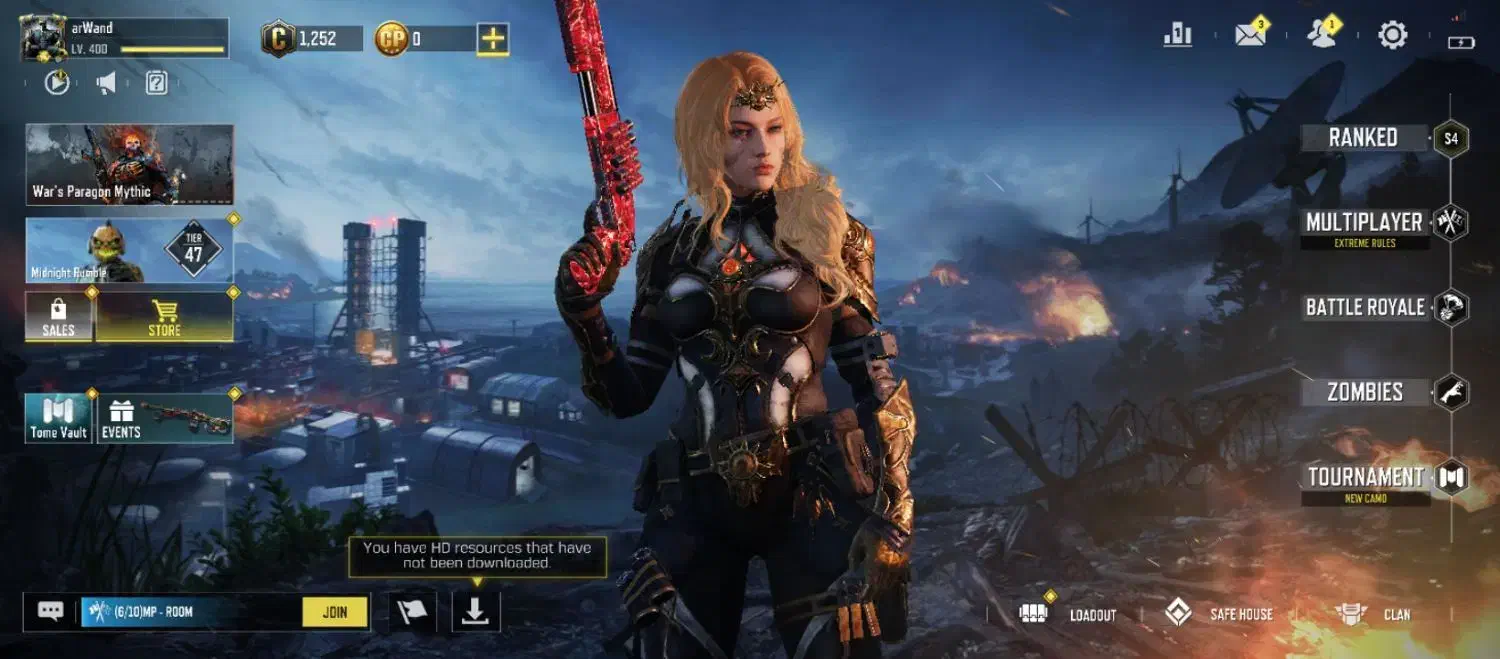Open the settings gear icon
Image resolution: width=1500 pixels, height=659 pixels.
tap(1392, 36)
